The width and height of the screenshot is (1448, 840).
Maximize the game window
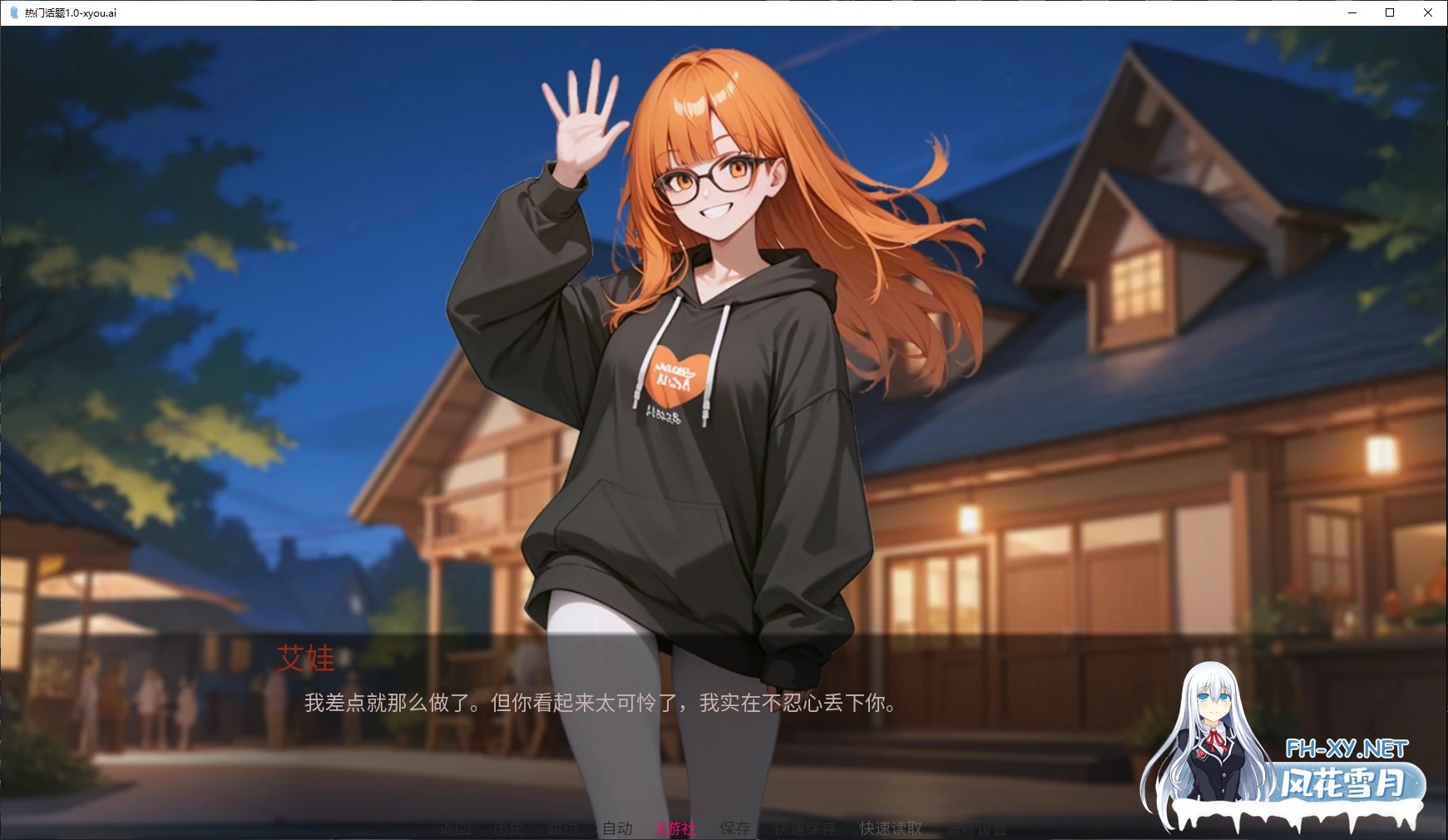click(x=1389, y=12)
